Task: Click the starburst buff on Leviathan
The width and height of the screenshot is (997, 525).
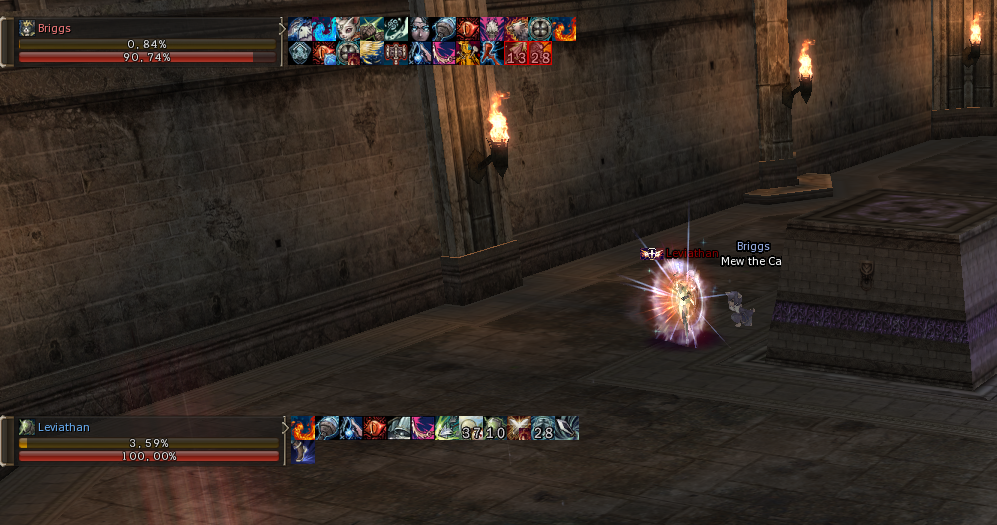Action: (x=519, y=429)
